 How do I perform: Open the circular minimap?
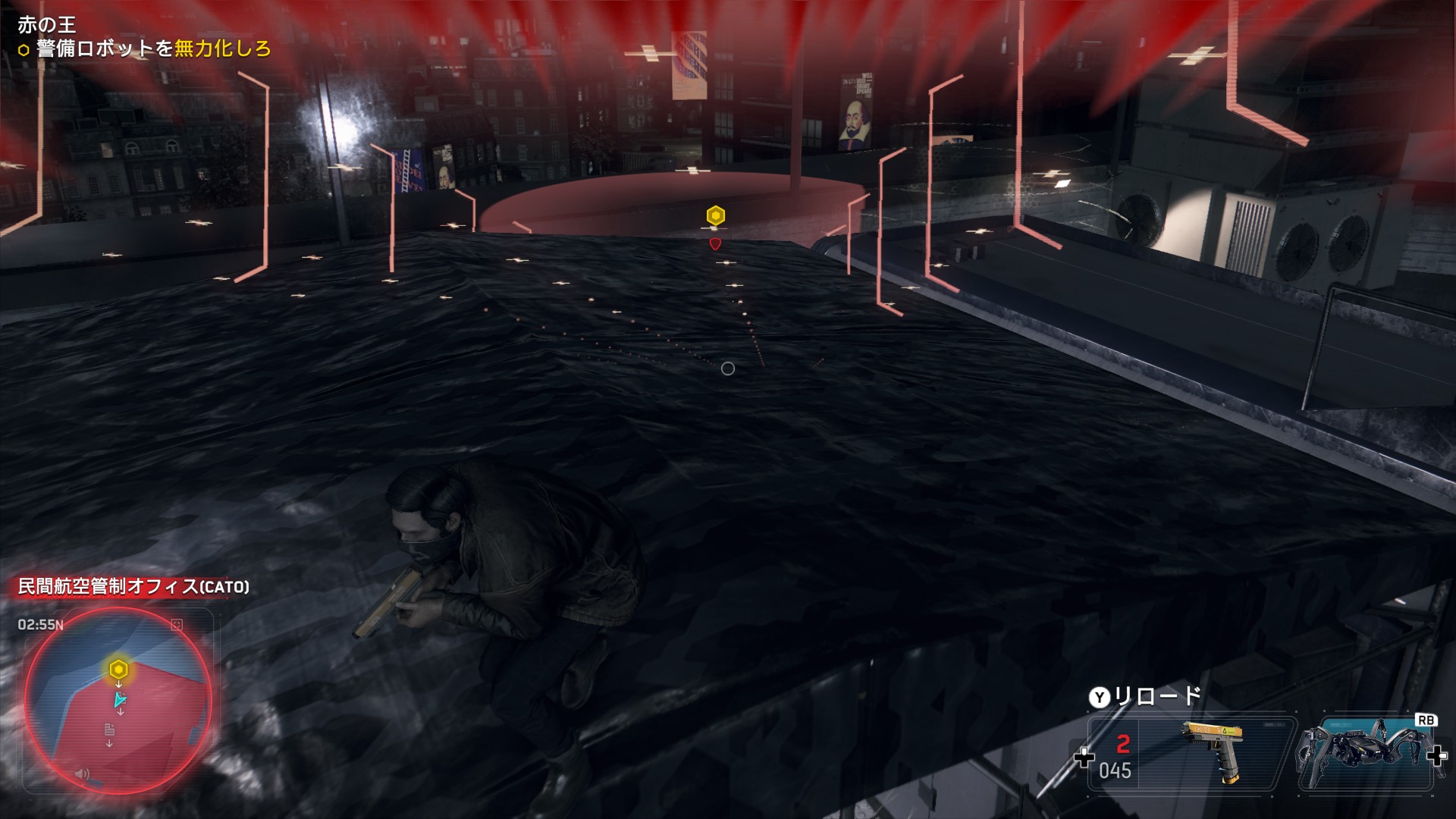[x=118, y=710]
